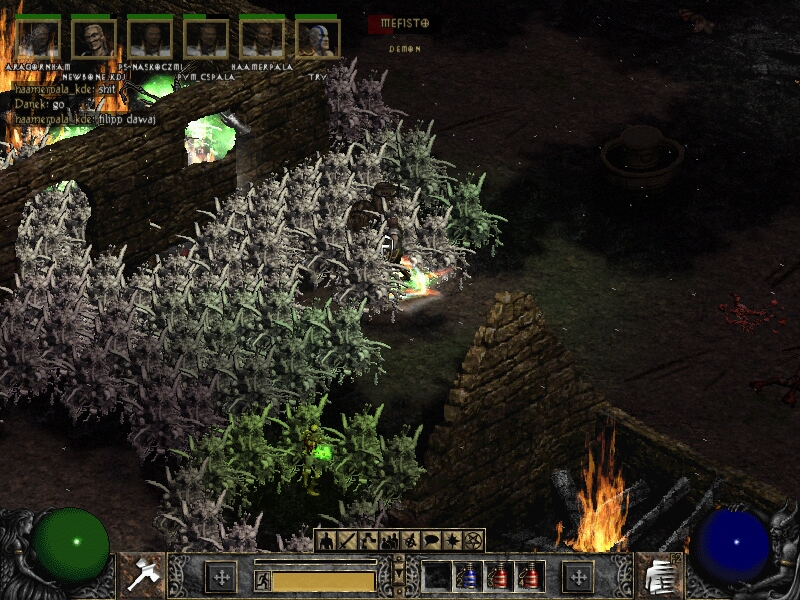800x600 pixels.
Task: Open the message log speech bubble icon
Action: (x=432, y=541)
